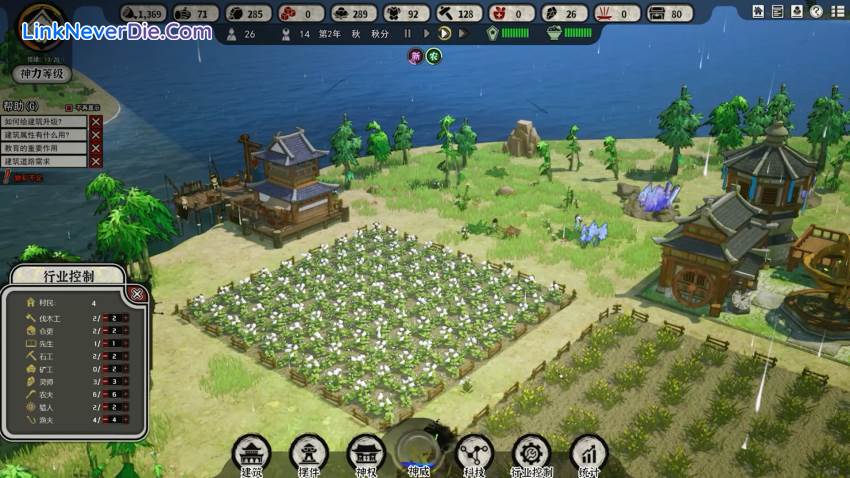This screenshot has height=478, width=850.
Task: Open the 科技 (Technology) menu
Action: (x=473, y=452)
